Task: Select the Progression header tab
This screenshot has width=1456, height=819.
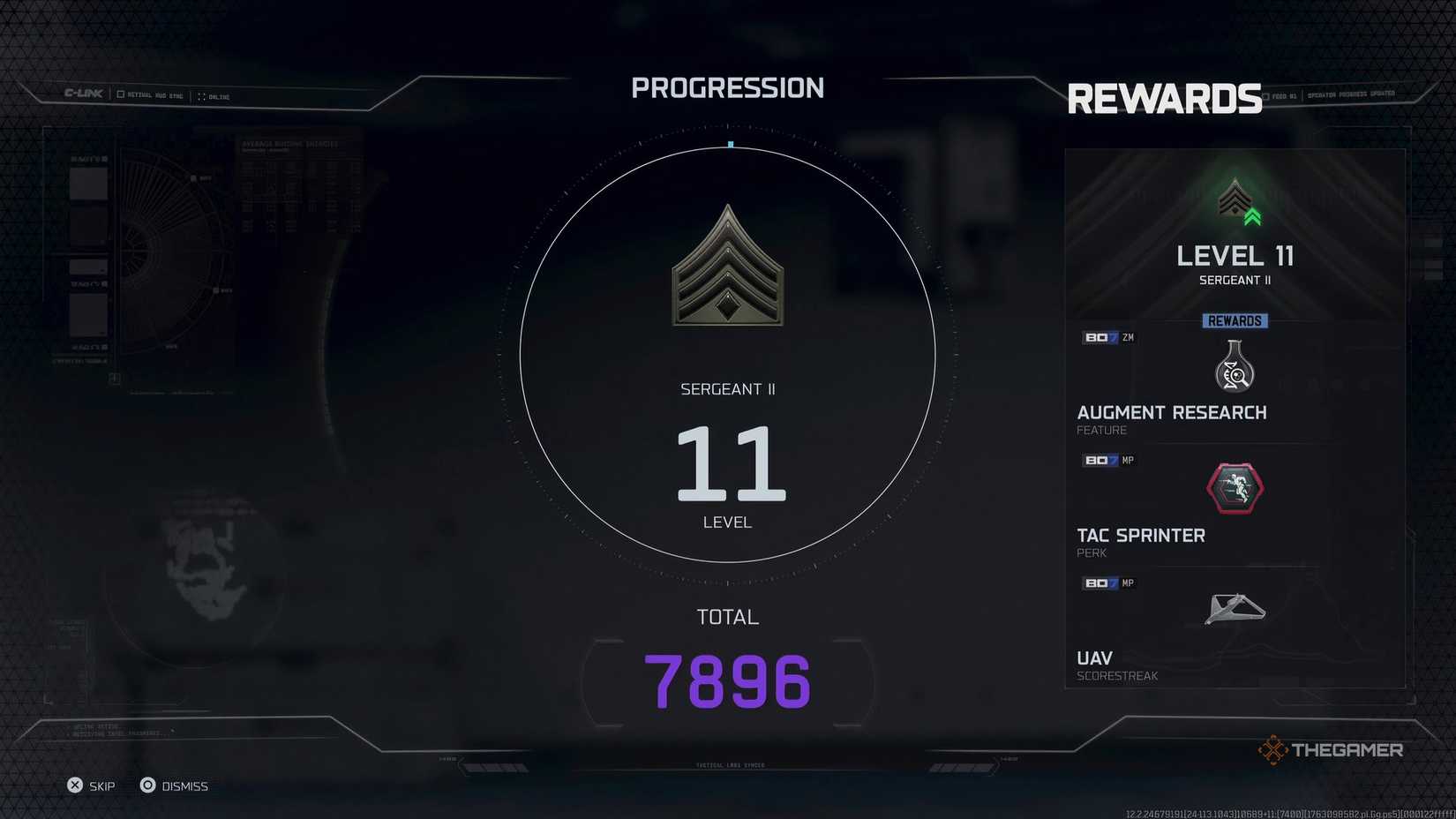Action: coord(727,87)
